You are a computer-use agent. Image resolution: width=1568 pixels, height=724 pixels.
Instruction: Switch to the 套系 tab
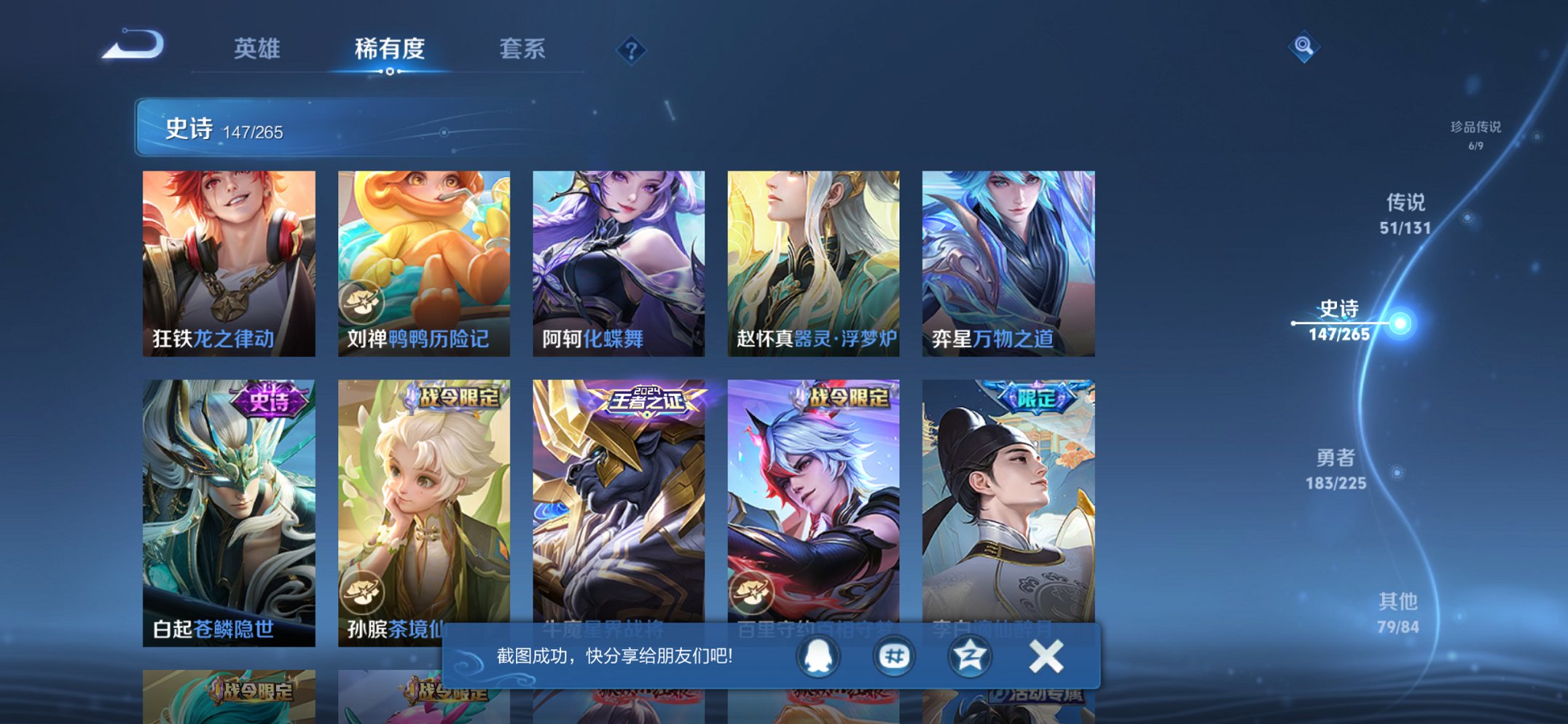pyautogui.click(x=524, y=48)
